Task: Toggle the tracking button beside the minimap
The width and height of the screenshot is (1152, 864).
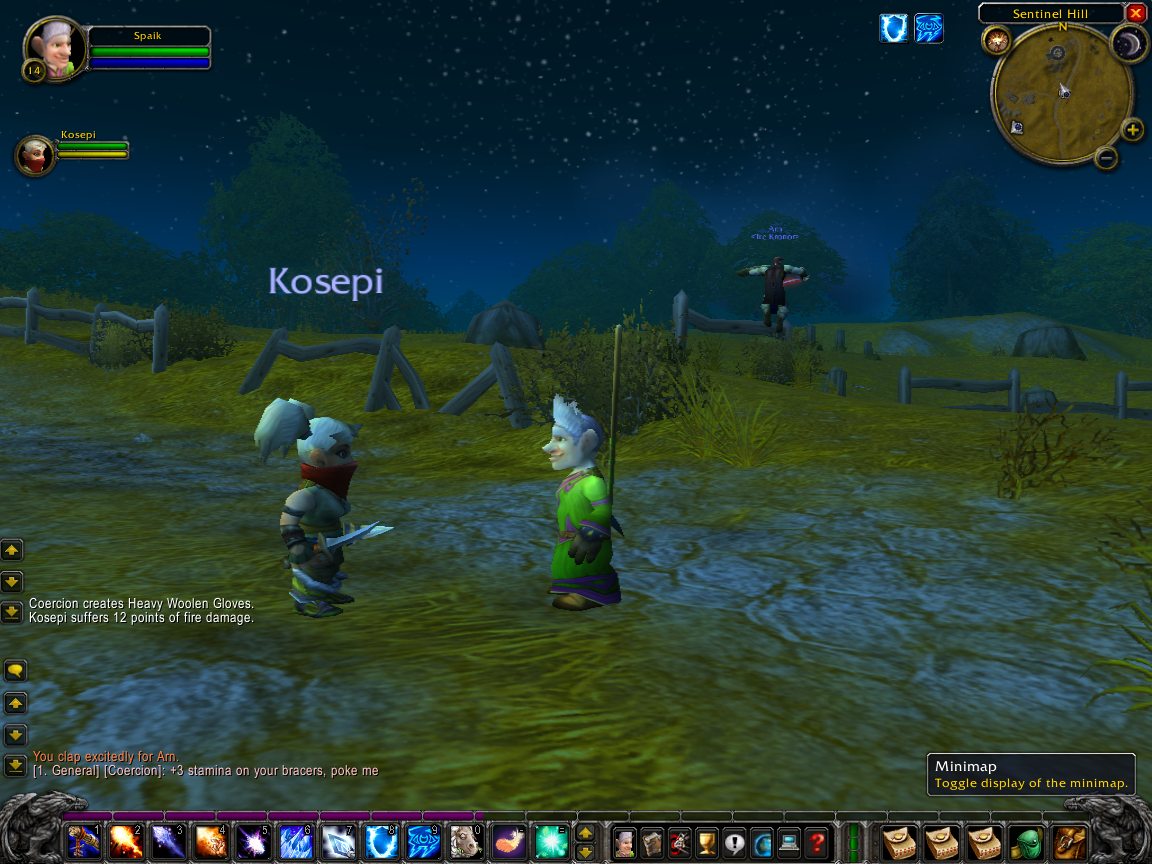Action: (x=996, y=40)
